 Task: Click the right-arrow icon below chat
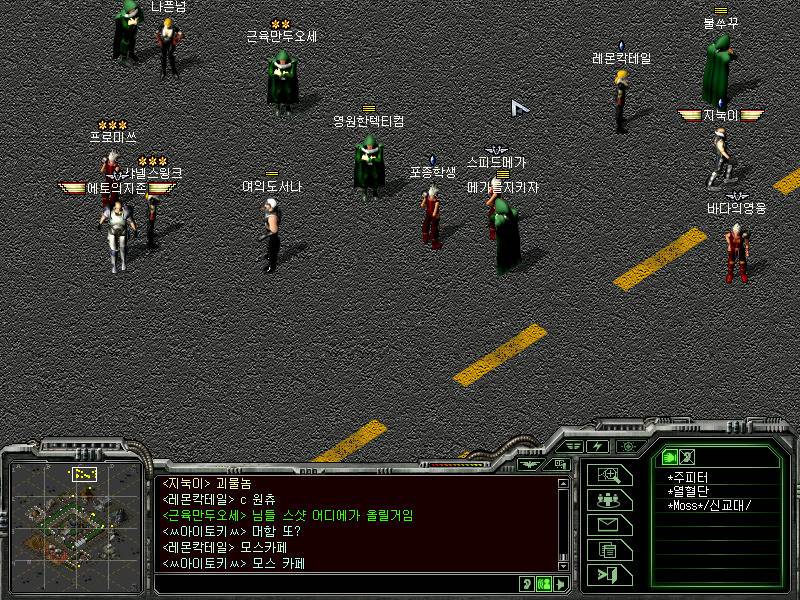561,584
